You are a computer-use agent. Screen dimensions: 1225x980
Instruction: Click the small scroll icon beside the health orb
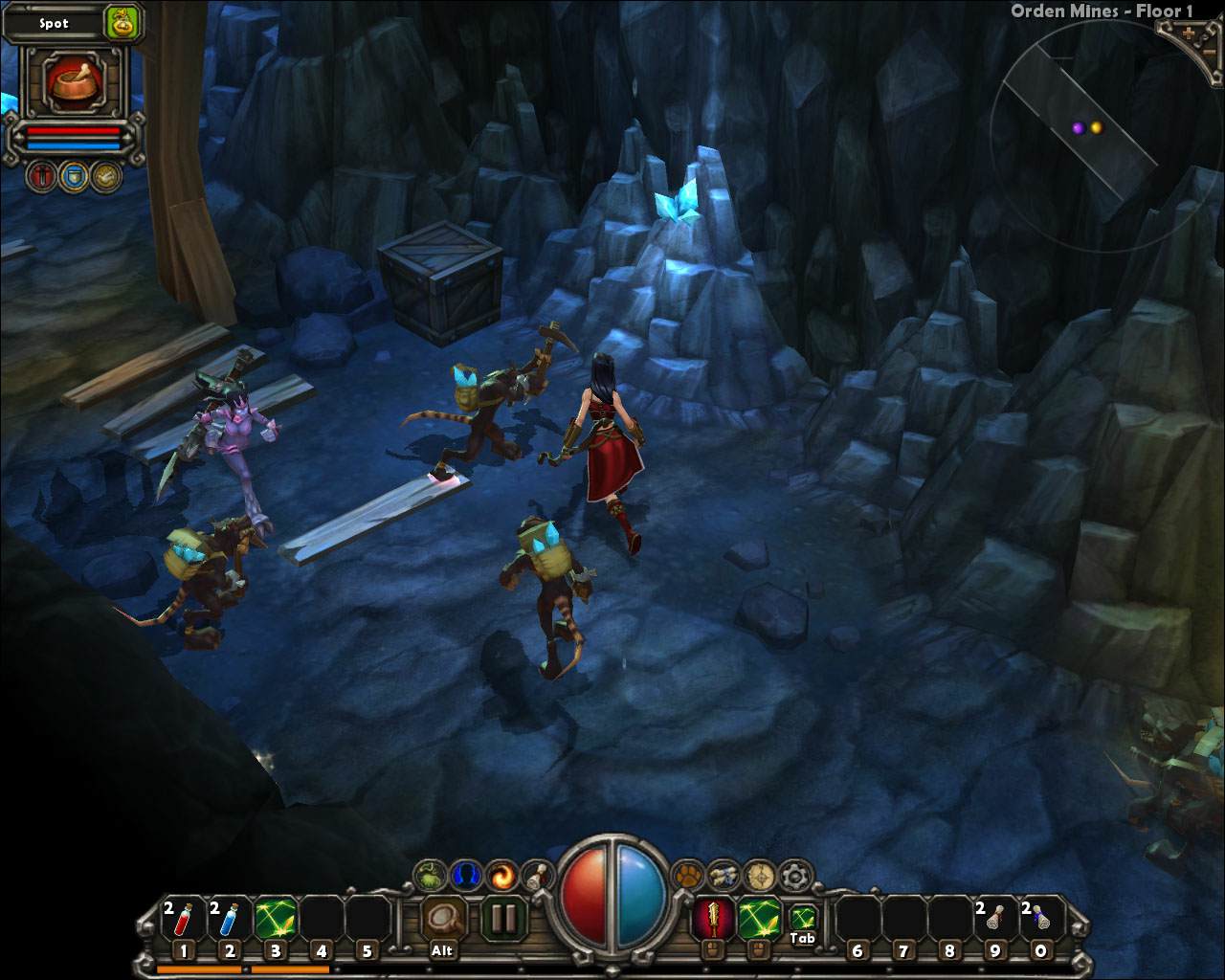538,874
